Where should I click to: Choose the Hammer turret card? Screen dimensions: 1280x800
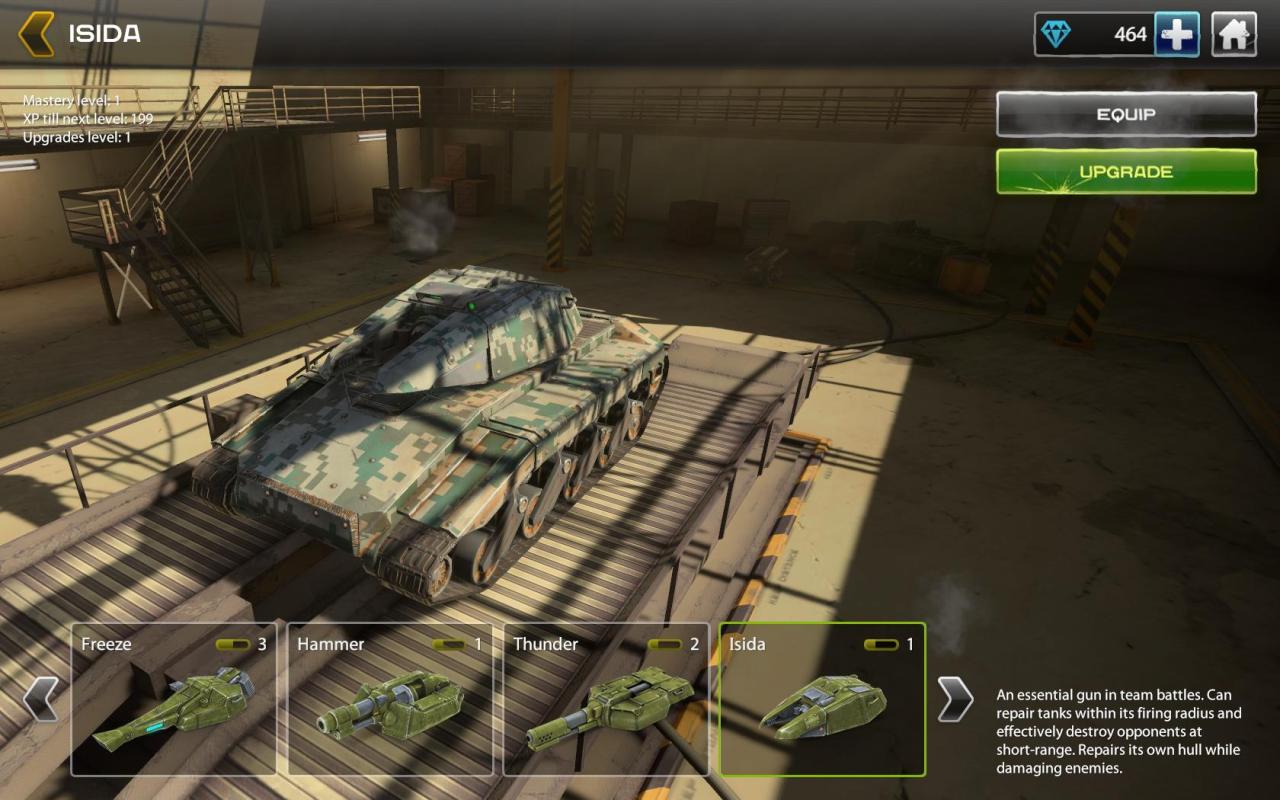pyautogui.click(x=390, y=699)
